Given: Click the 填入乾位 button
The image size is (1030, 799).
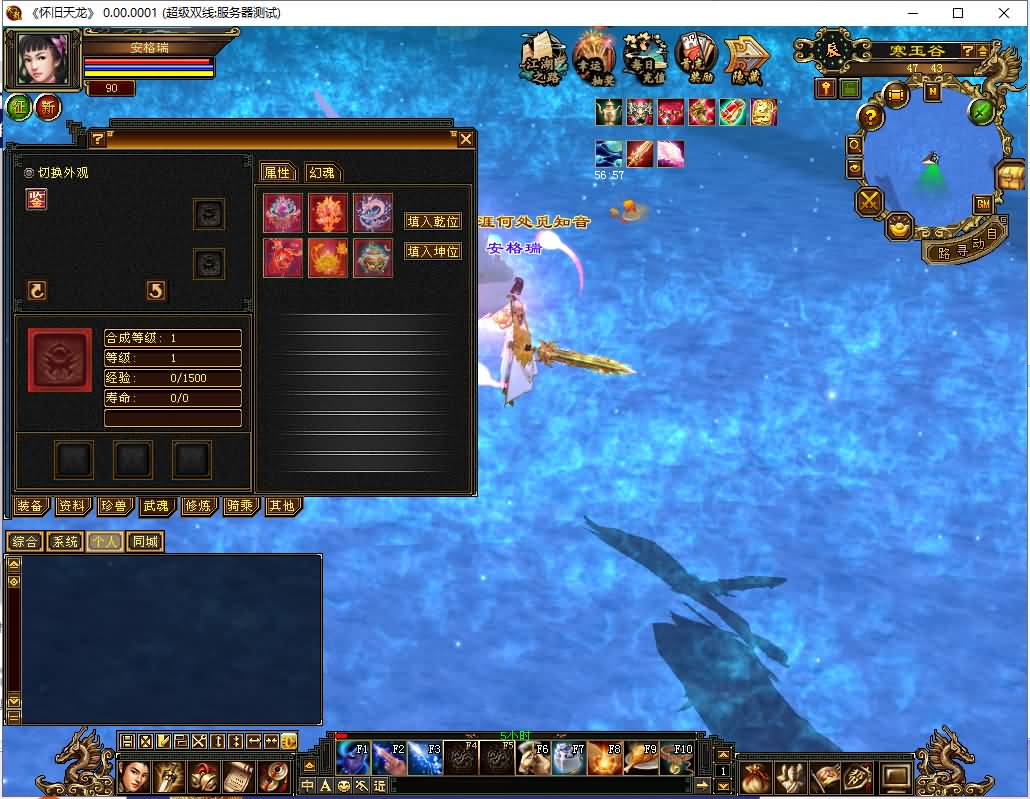Looking at the screenshot, I should coord(433,221).
